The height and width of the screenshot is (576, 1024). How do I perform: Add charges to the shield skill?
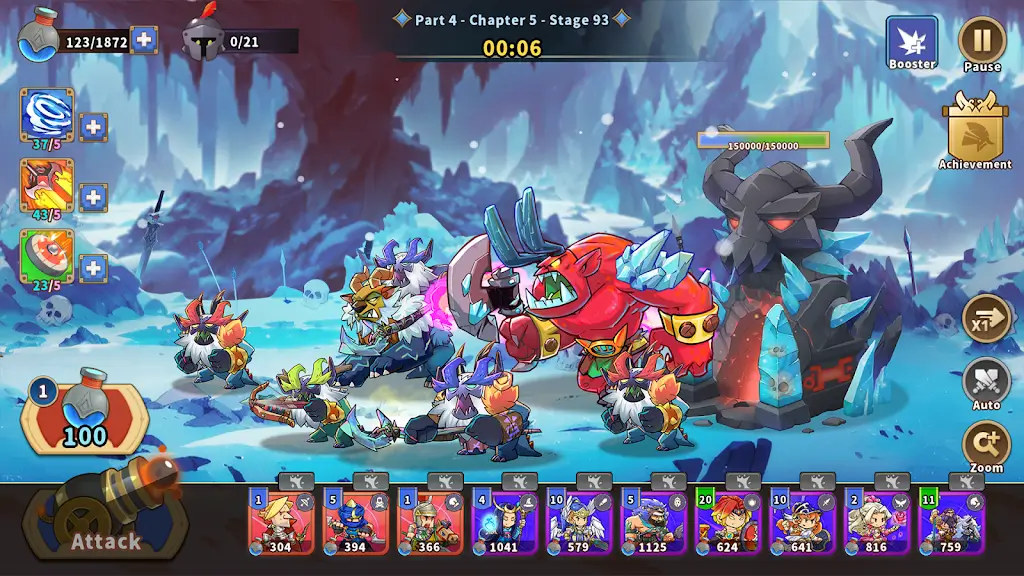[93, 268]
